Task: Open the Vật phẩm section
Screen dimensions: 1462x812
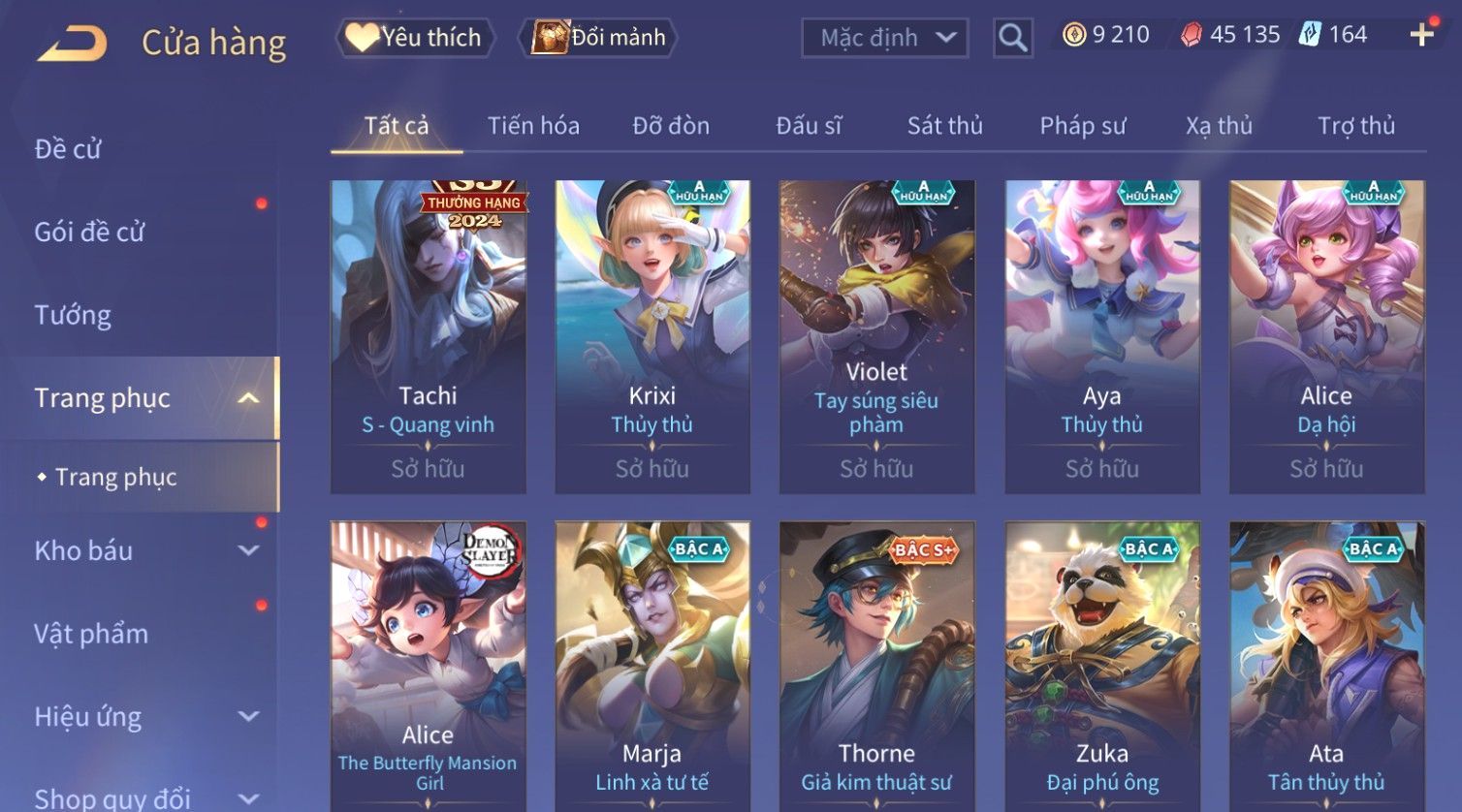Action: [91, 634]
